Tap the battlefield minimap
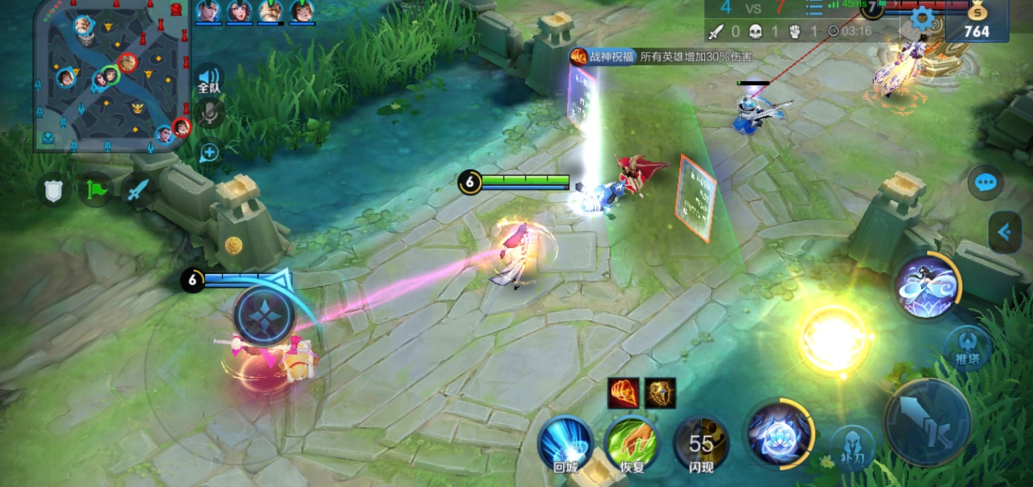 click(x=110, y=75)
